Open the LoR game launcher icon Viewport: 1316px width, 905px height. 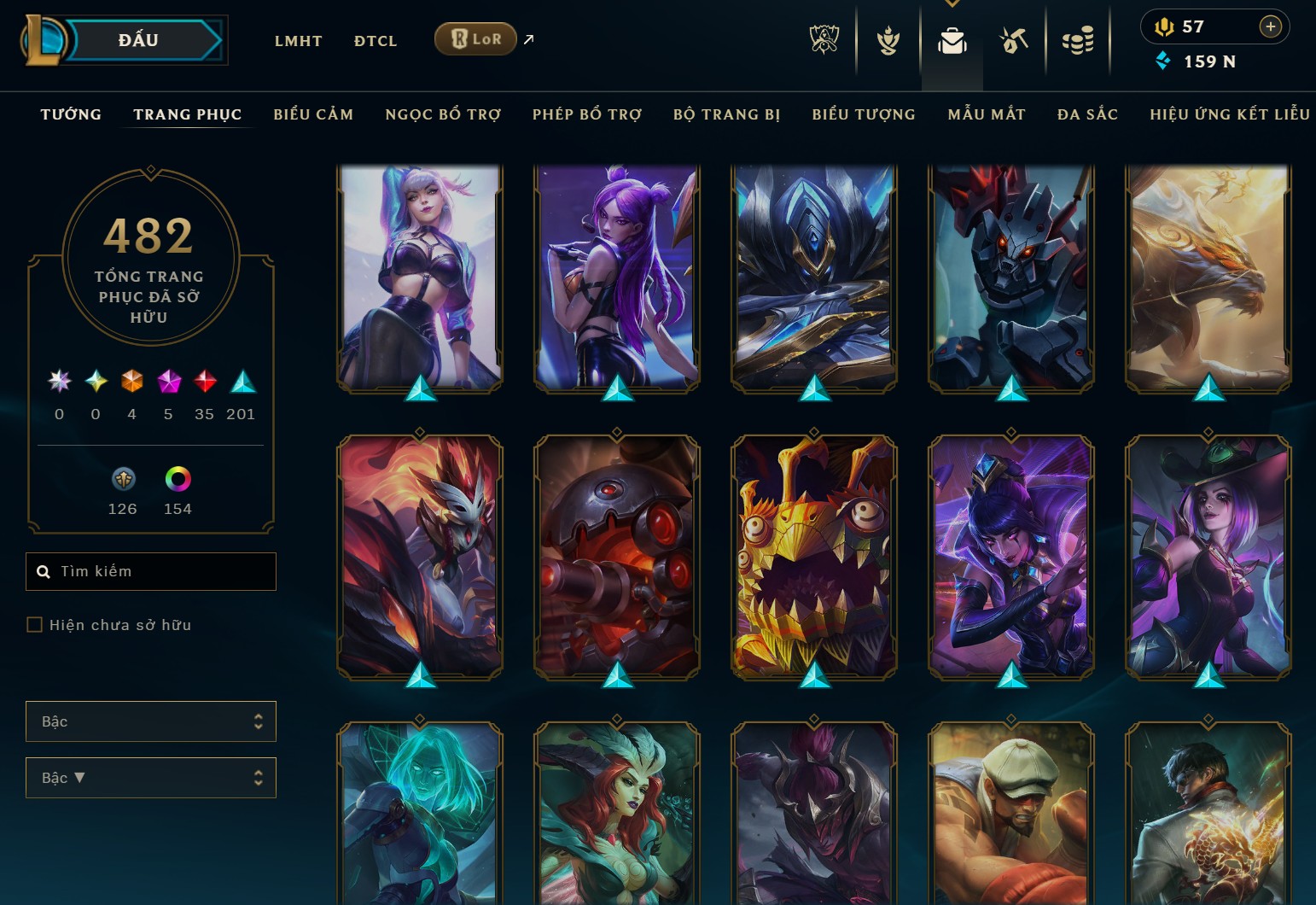475,38
